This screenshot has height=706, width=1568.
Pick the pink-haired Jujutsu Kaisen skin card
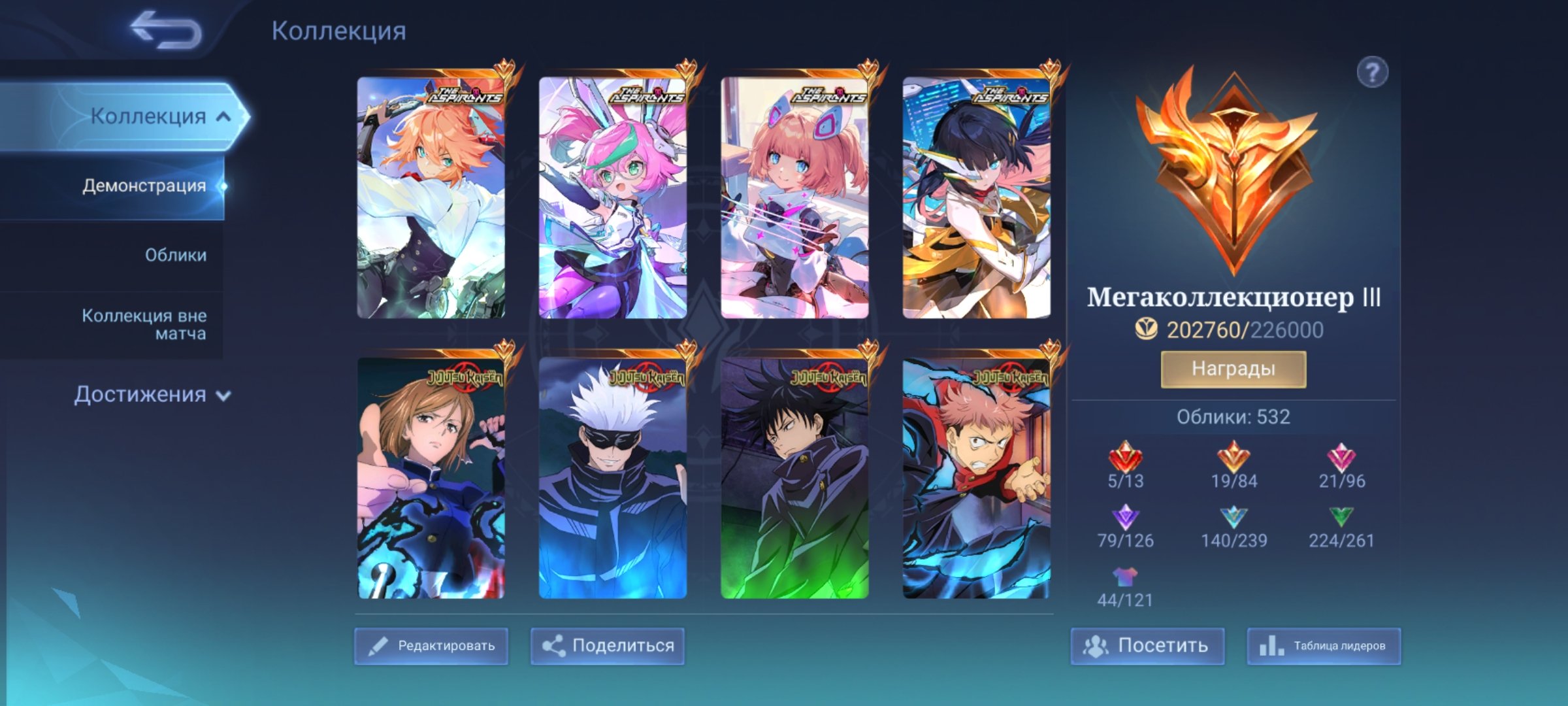pyautogui.click(x=977, y=478)
